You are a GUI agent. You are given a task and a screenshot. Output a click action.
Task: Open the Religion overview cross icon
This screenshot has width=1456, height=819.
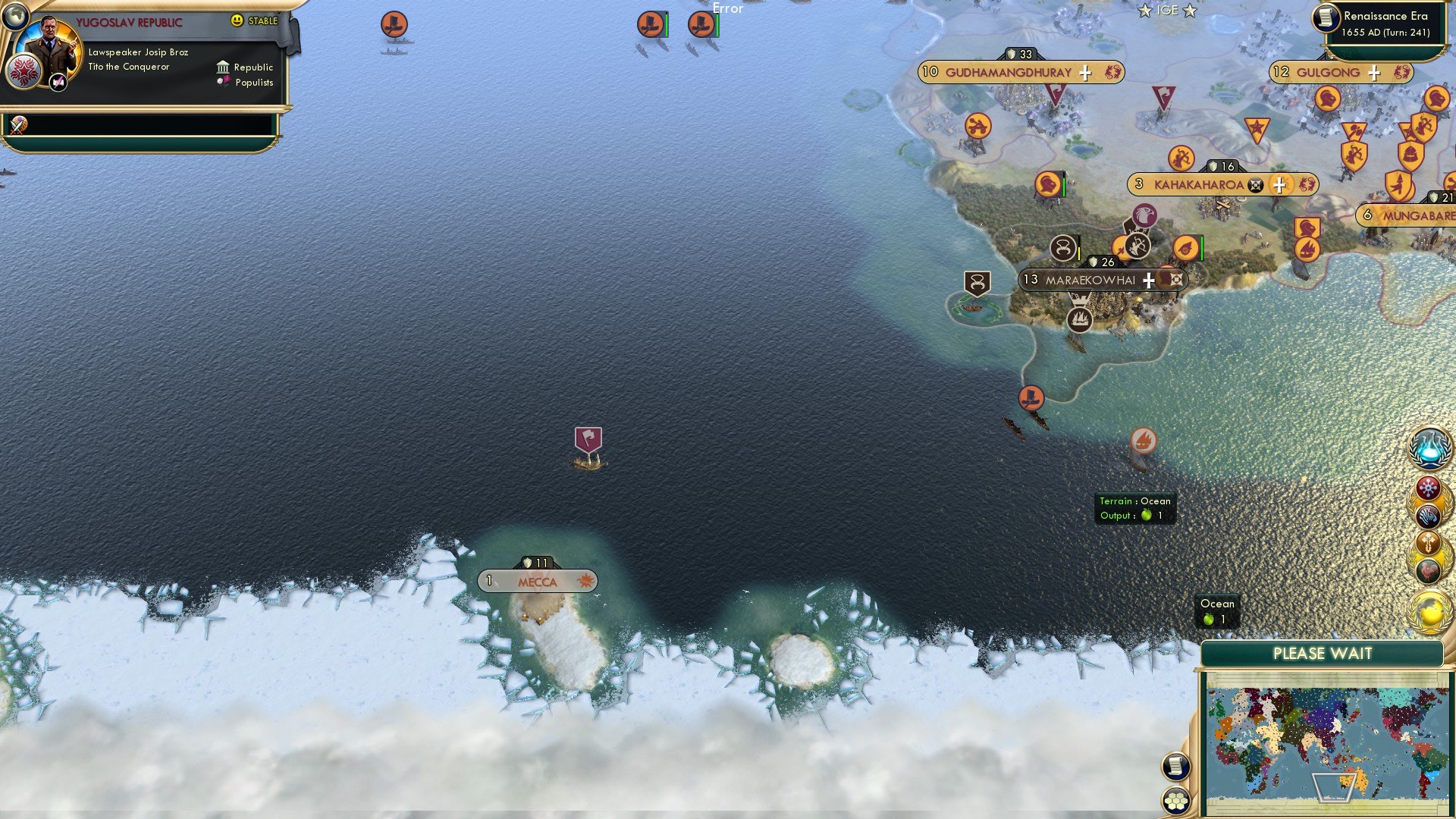click(1428, 544)
